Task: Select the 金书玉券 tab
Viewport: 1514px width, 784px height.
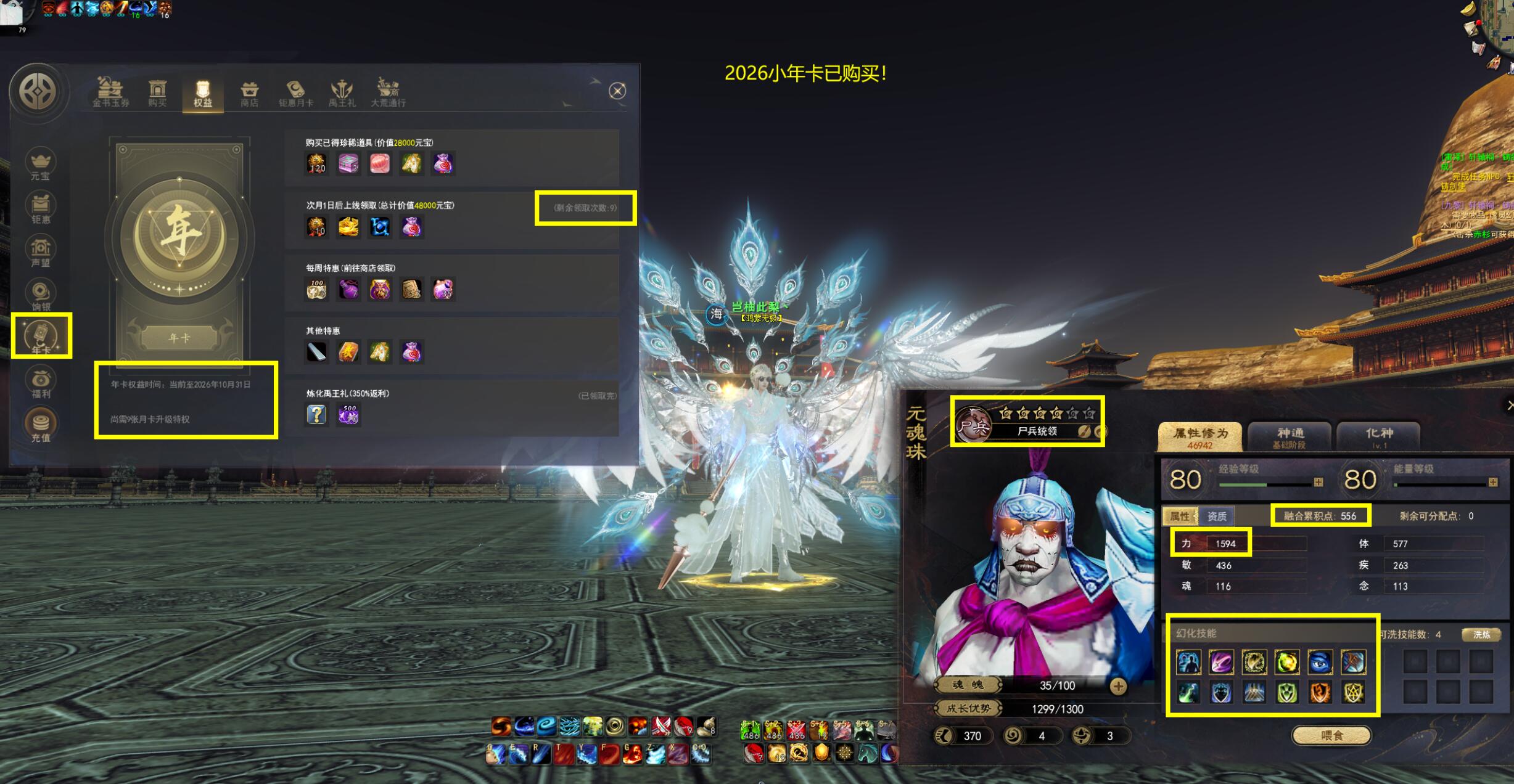Action: [111, 94]
